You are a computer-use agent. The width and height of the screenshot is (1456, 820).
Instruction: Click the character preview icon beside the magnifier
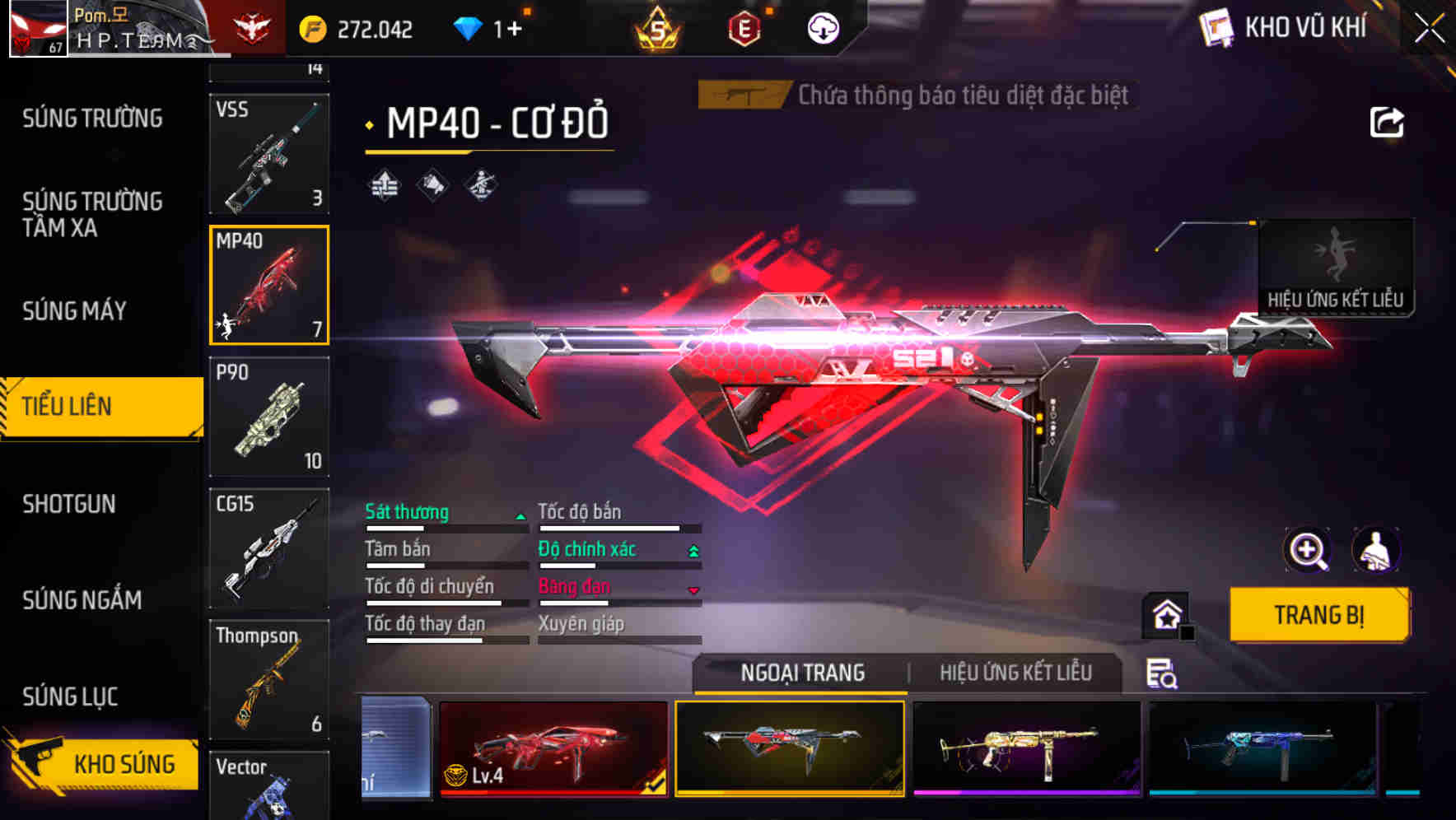(x=1377, y=550)
